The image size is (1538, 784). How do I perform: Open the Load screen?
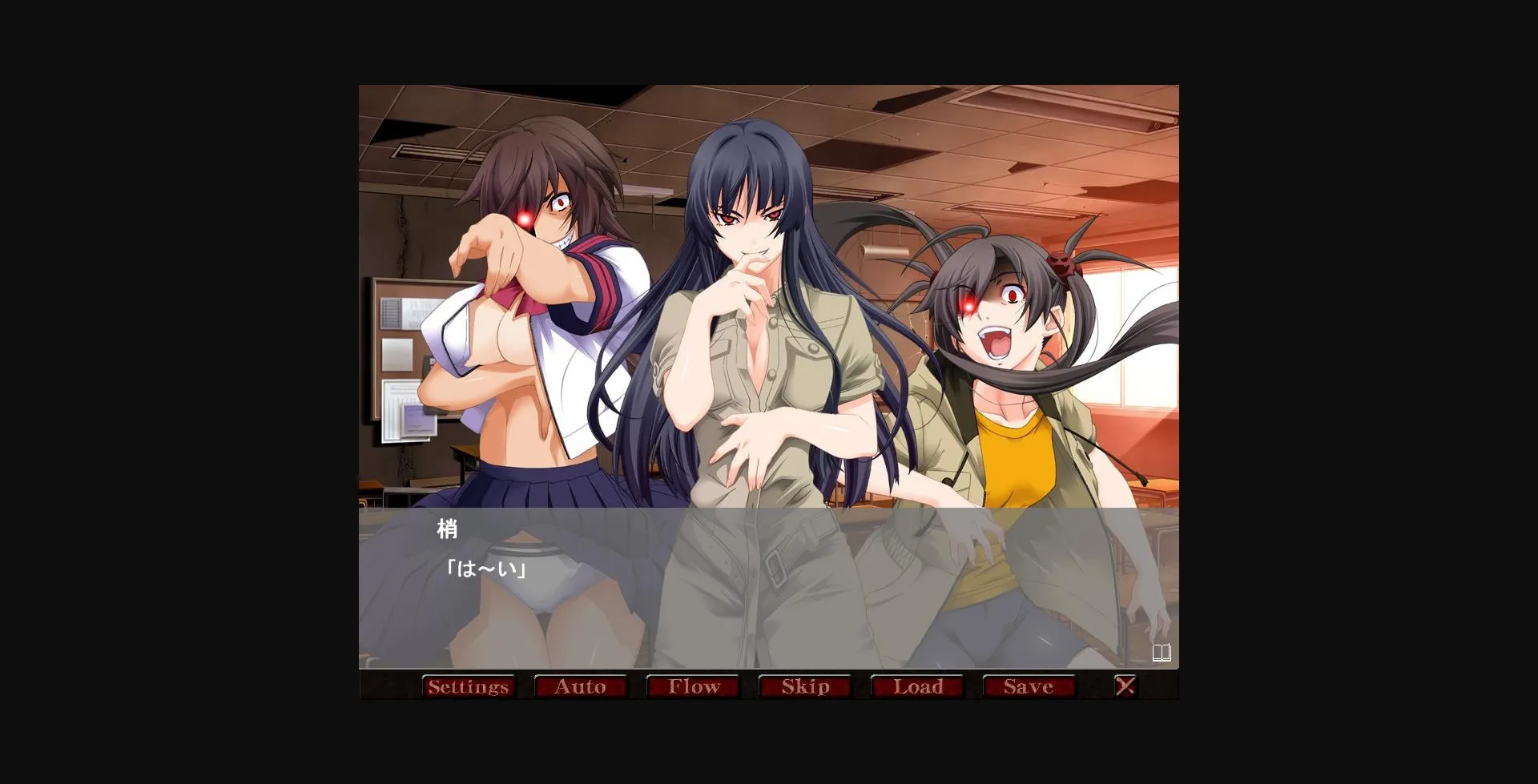tap(918, 686)
